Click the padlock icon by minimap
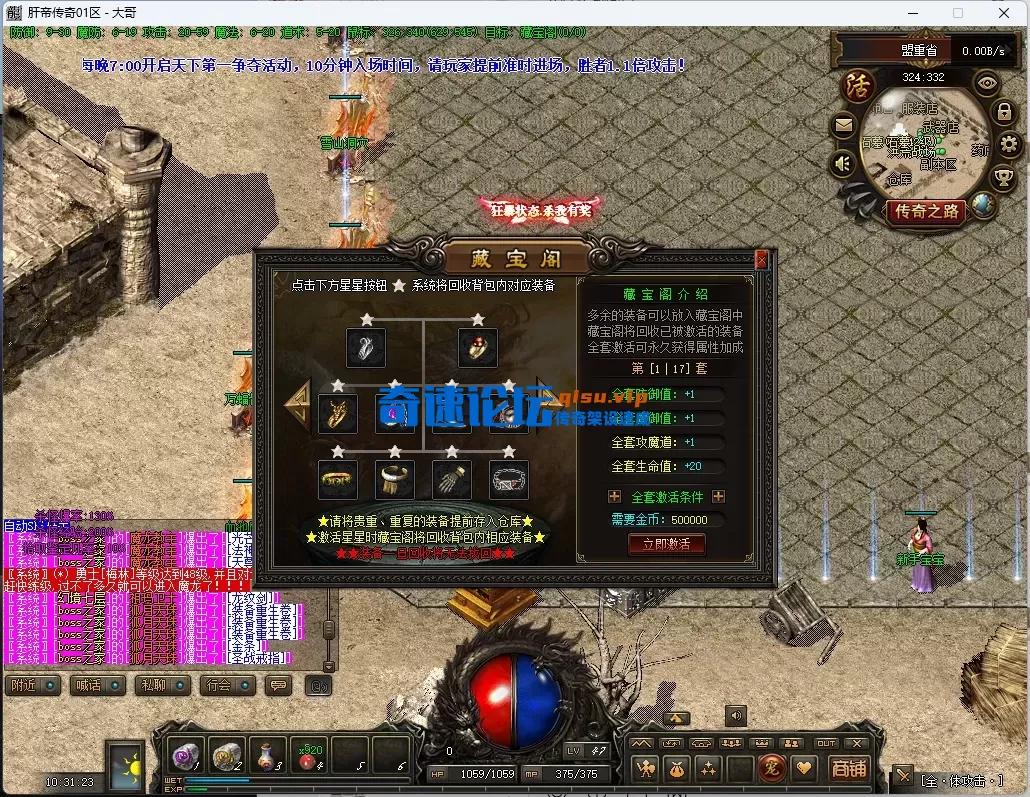This screenshot has width=1030, height=797. click(1003, 112)
